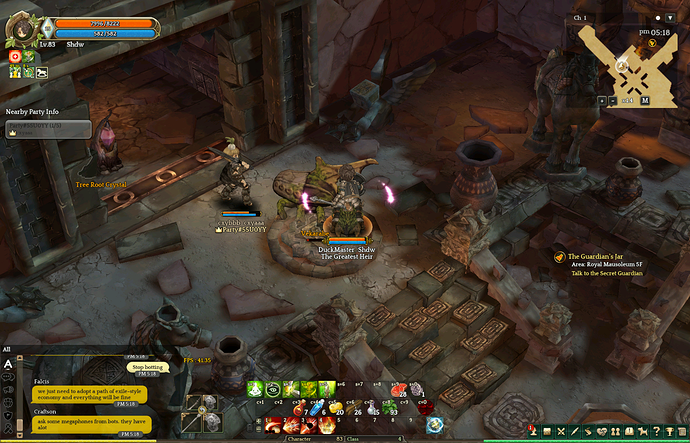Click Faicts' chat message bubble

[89, 394]
